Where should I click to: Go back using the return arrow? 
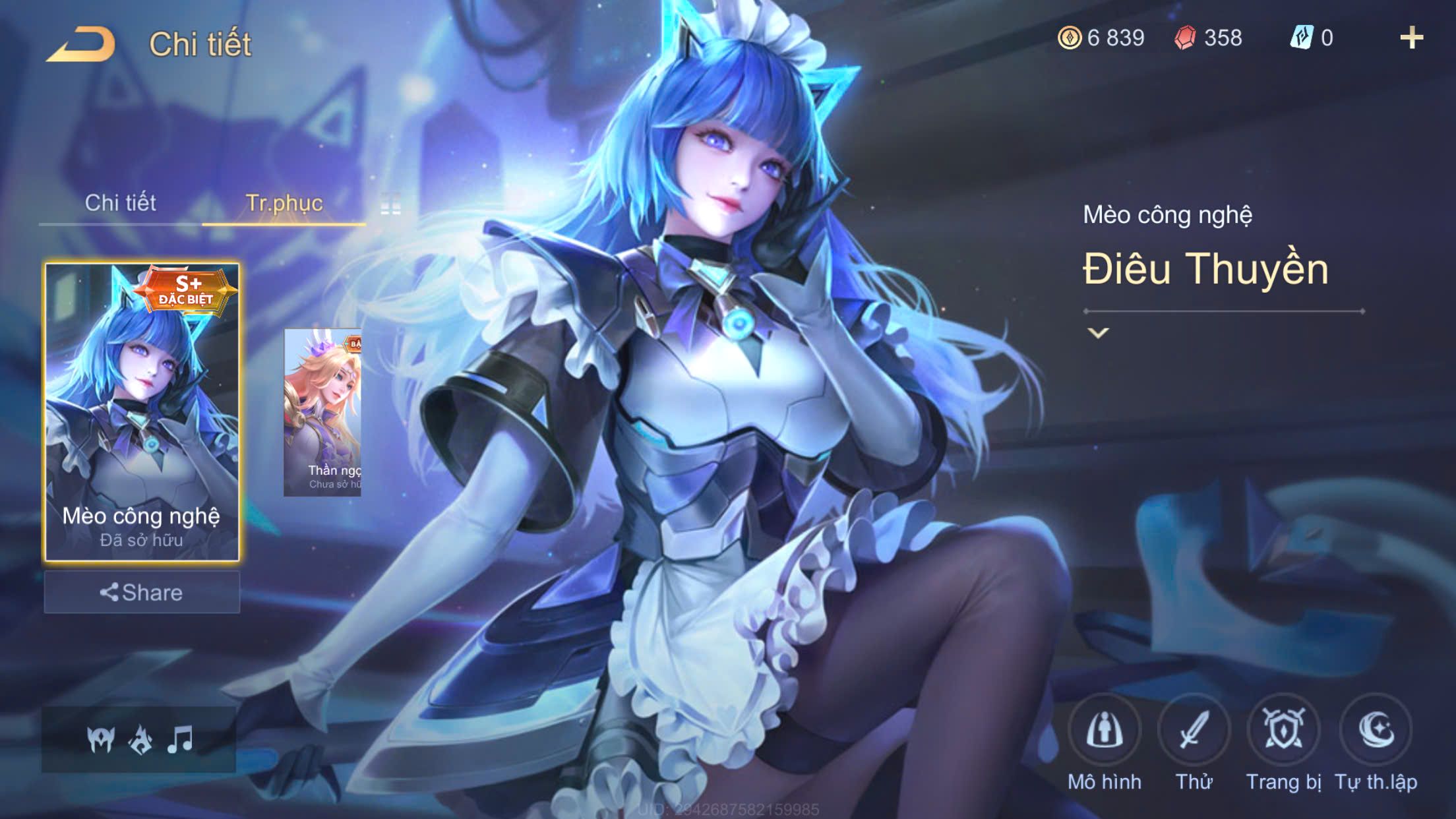tap(82, 45)
